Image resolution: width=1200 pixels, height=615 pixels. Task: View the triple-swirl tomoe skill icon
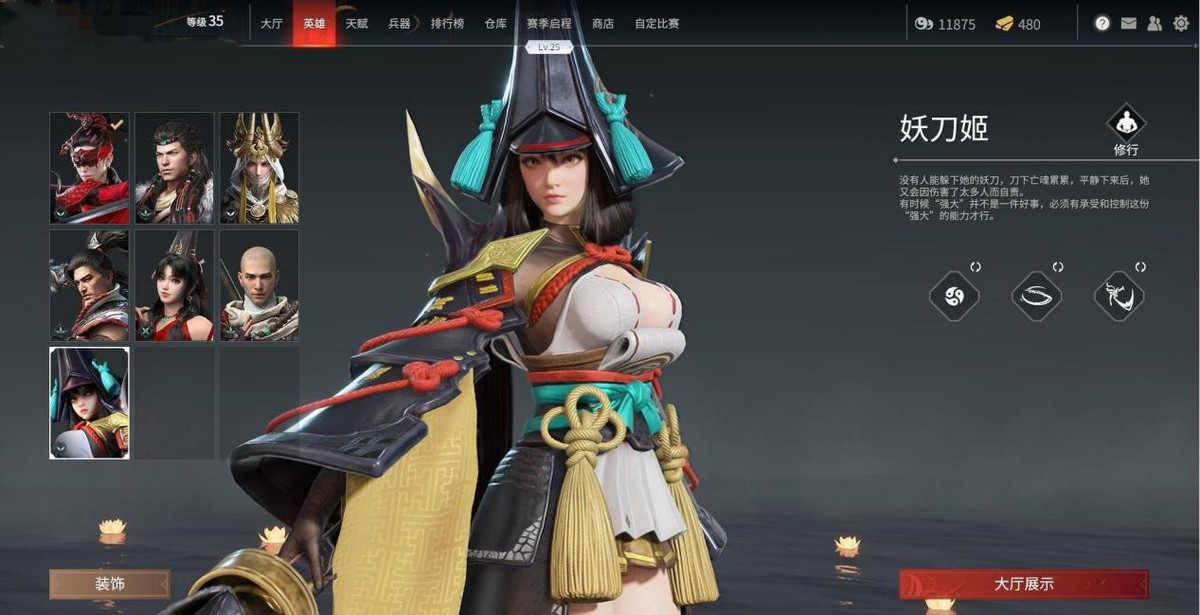[953, 296]
